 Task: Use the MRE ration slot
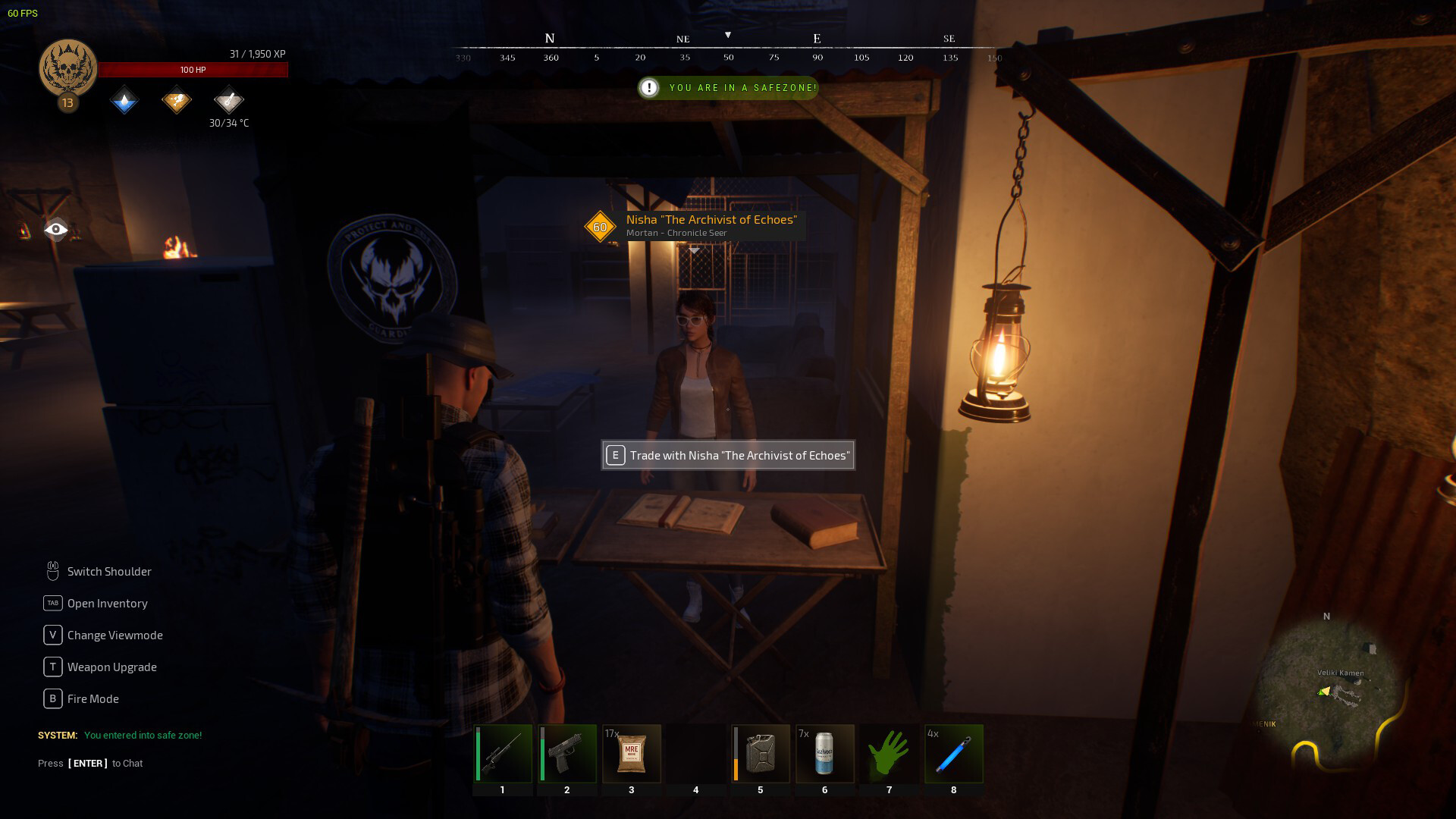tap(631, 753)
